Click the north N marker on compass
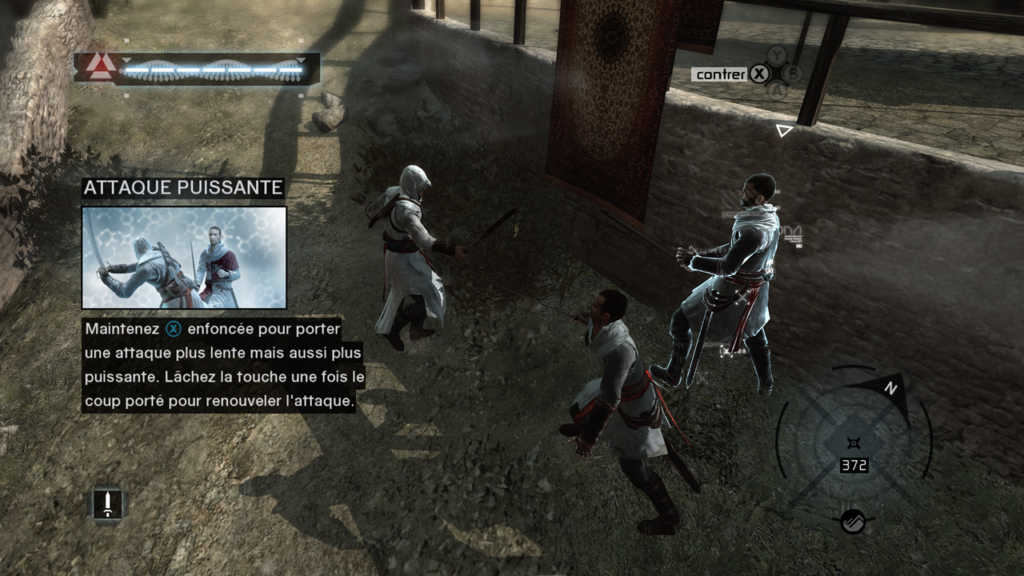 coord(888,387)
